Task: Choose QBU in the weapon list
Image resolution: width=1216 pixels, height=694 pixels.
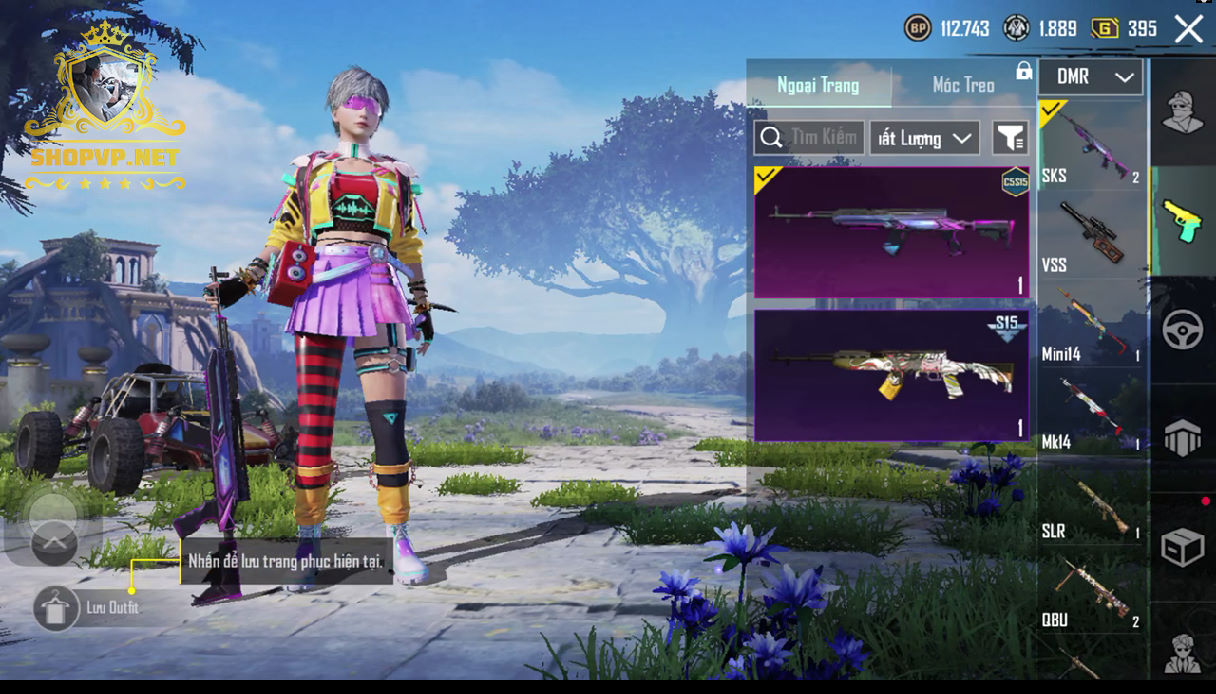Action: 1092,592
